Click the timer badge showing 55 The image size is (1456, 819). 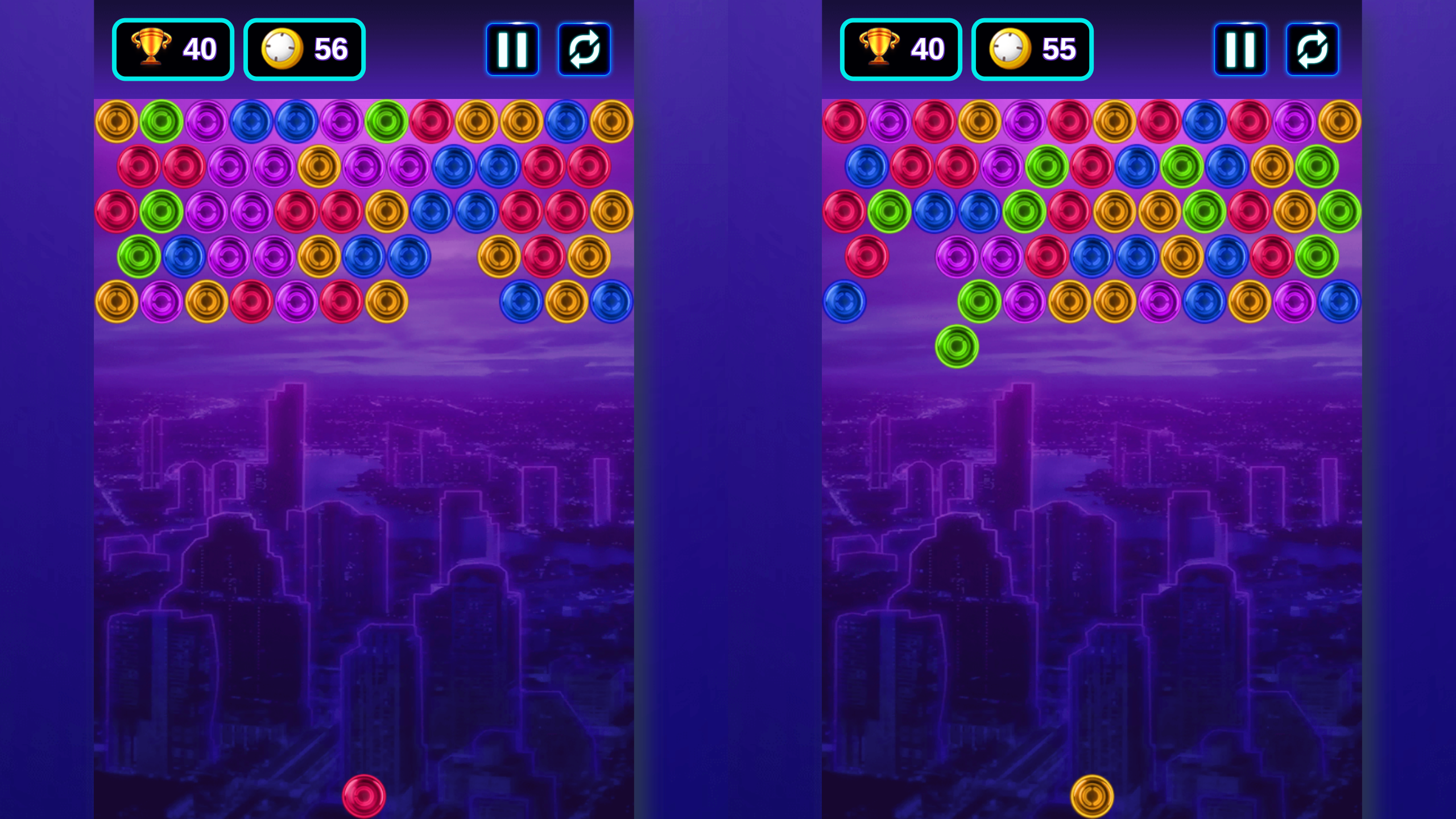1032,48
